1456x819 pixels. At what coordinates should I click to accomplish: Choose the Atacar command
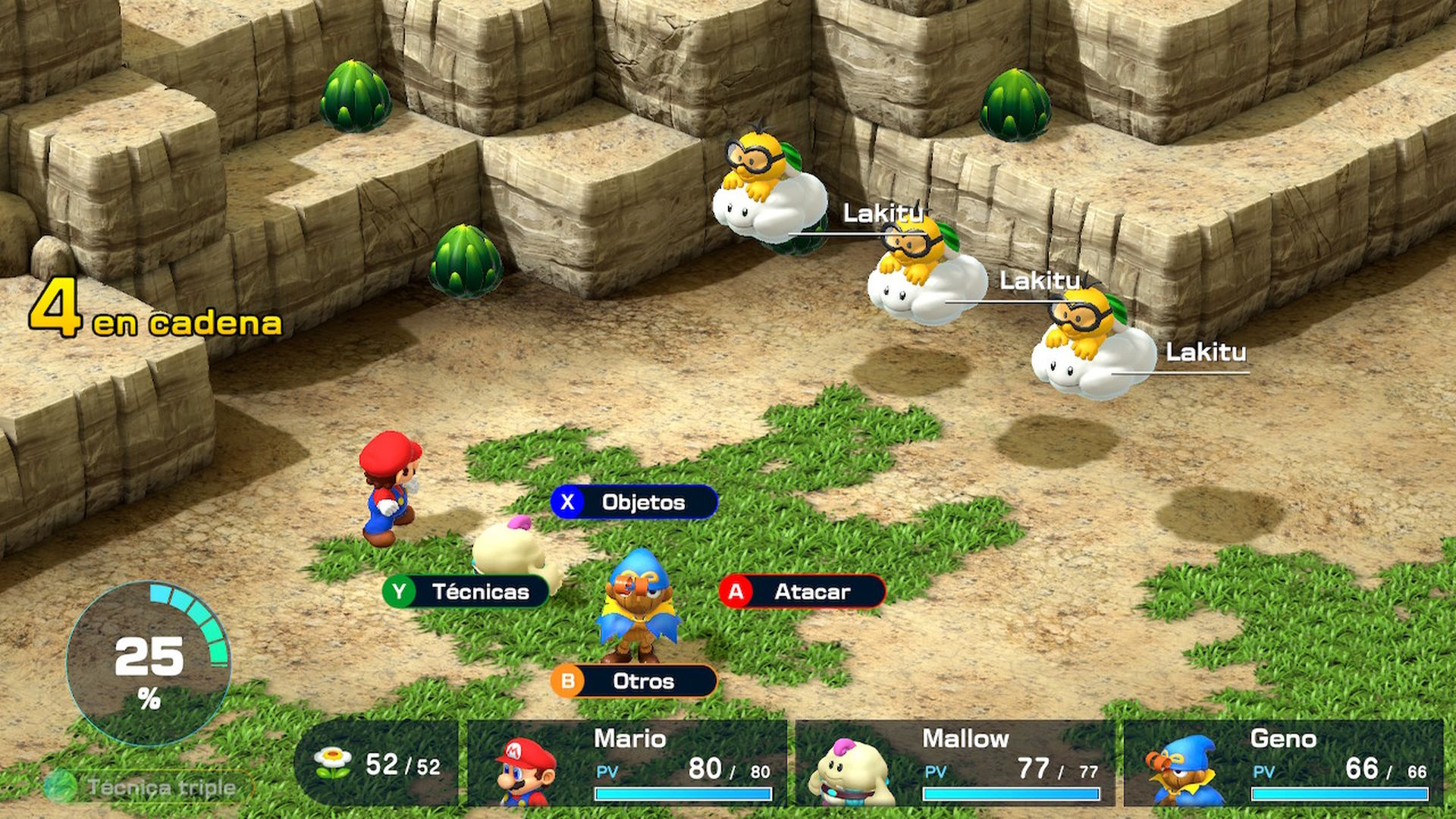(808, 592)
